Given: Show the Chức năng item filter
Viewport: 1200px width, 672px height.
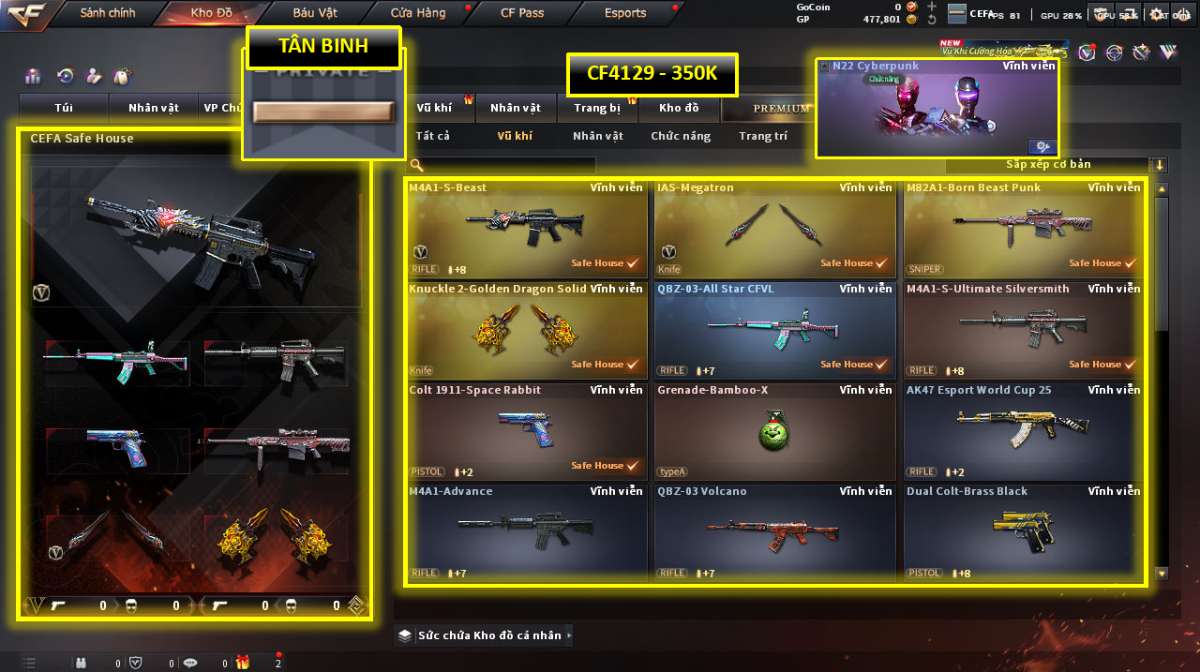Looking at the screenshot, I should tap(680, 136).
